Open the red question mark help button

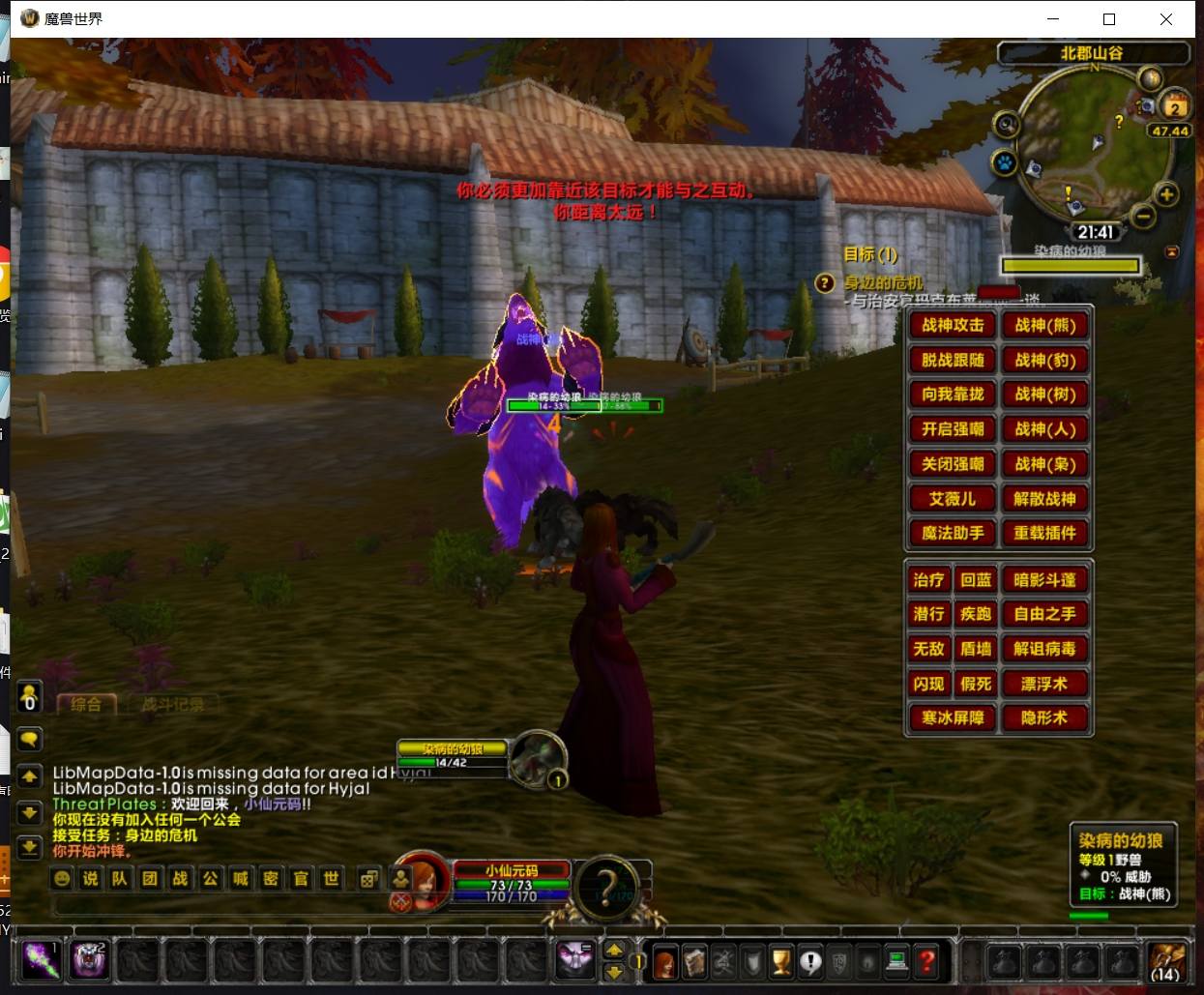point(926,961)
